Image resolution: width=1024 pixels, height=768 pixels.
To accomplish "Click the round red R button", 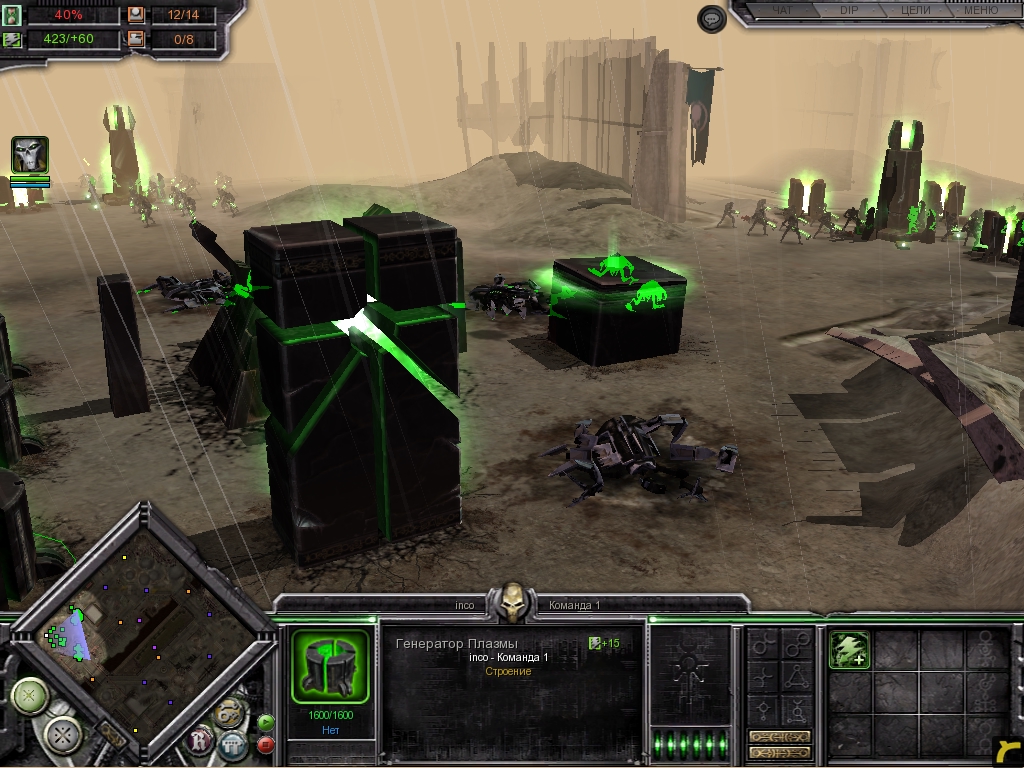I will pyautogui.click(x=202, y=741).
